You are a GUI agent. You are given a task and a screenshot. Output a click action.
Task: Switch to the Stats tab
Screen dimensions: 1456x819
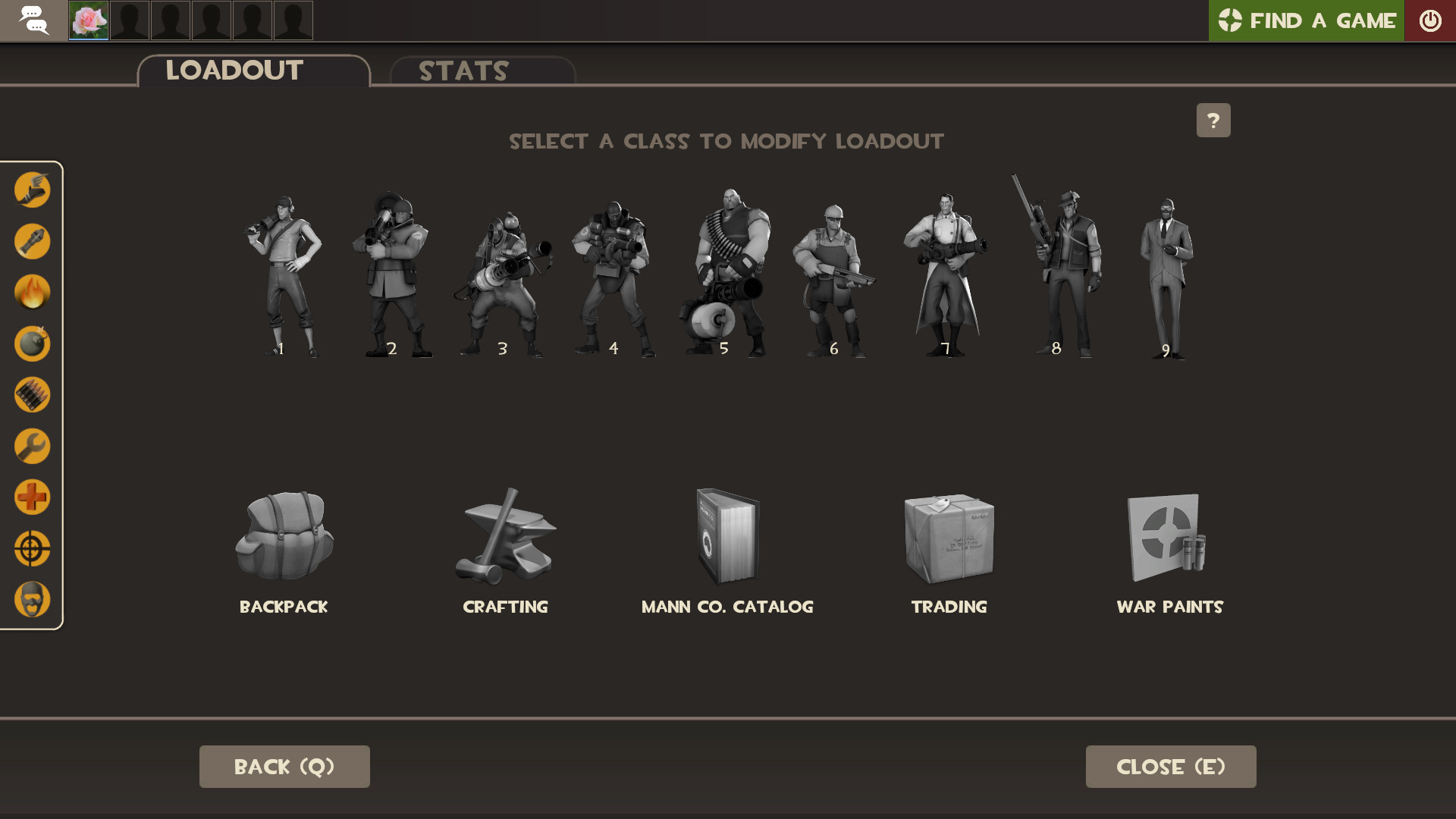pyautogui.click(x=462, y=71)
